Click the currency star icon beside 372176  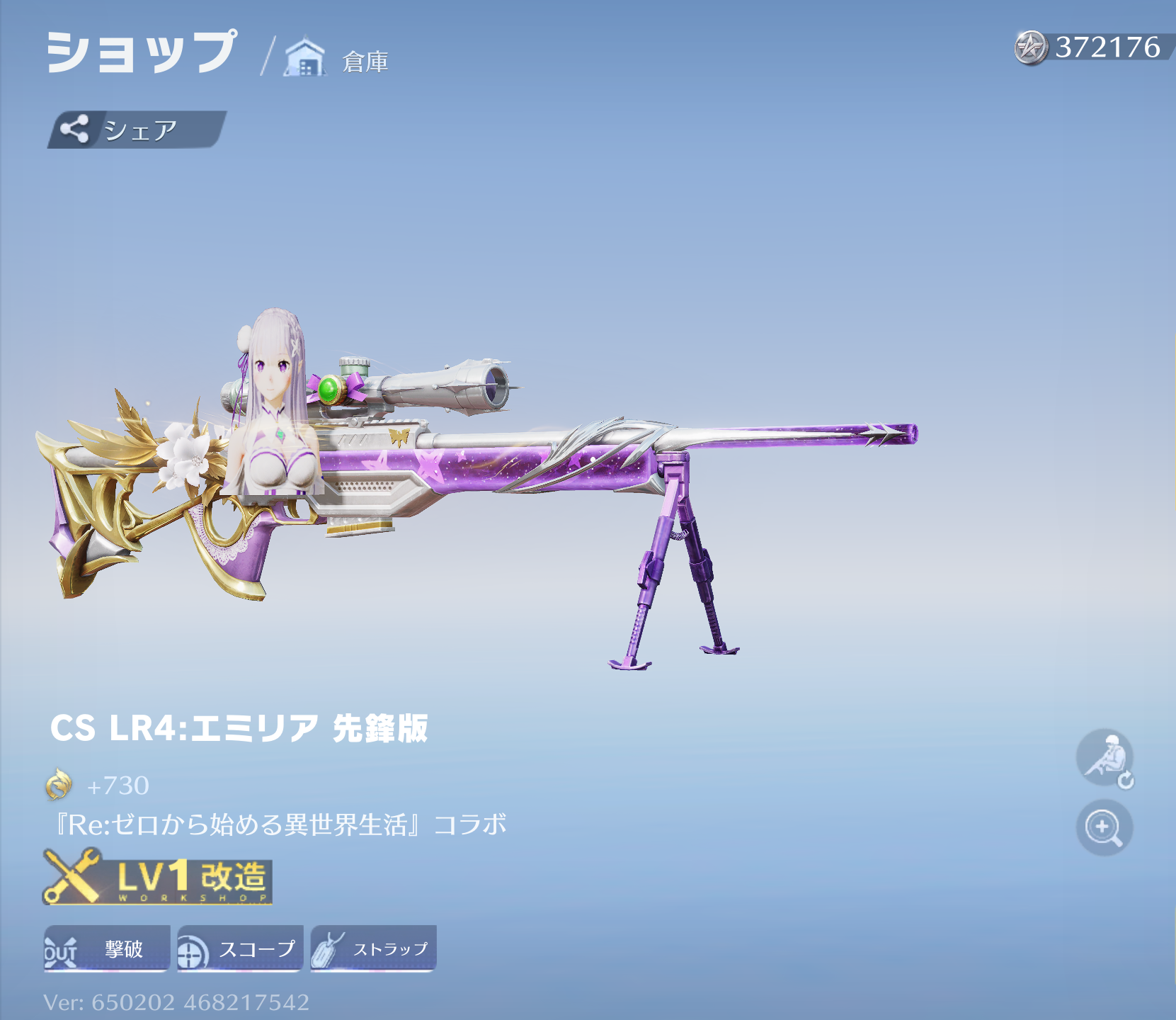click(1029, 47)
